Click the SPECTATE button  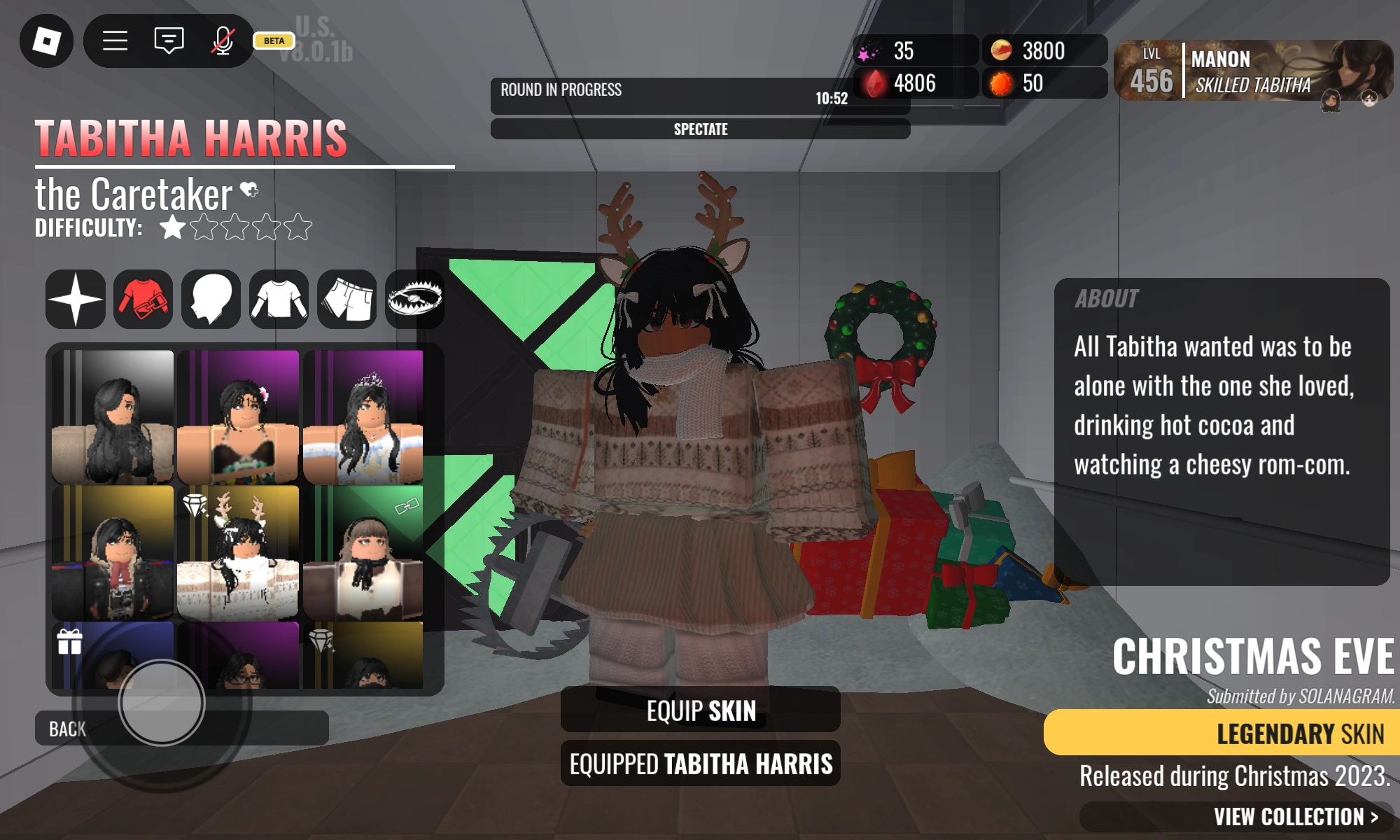point(700,129)
